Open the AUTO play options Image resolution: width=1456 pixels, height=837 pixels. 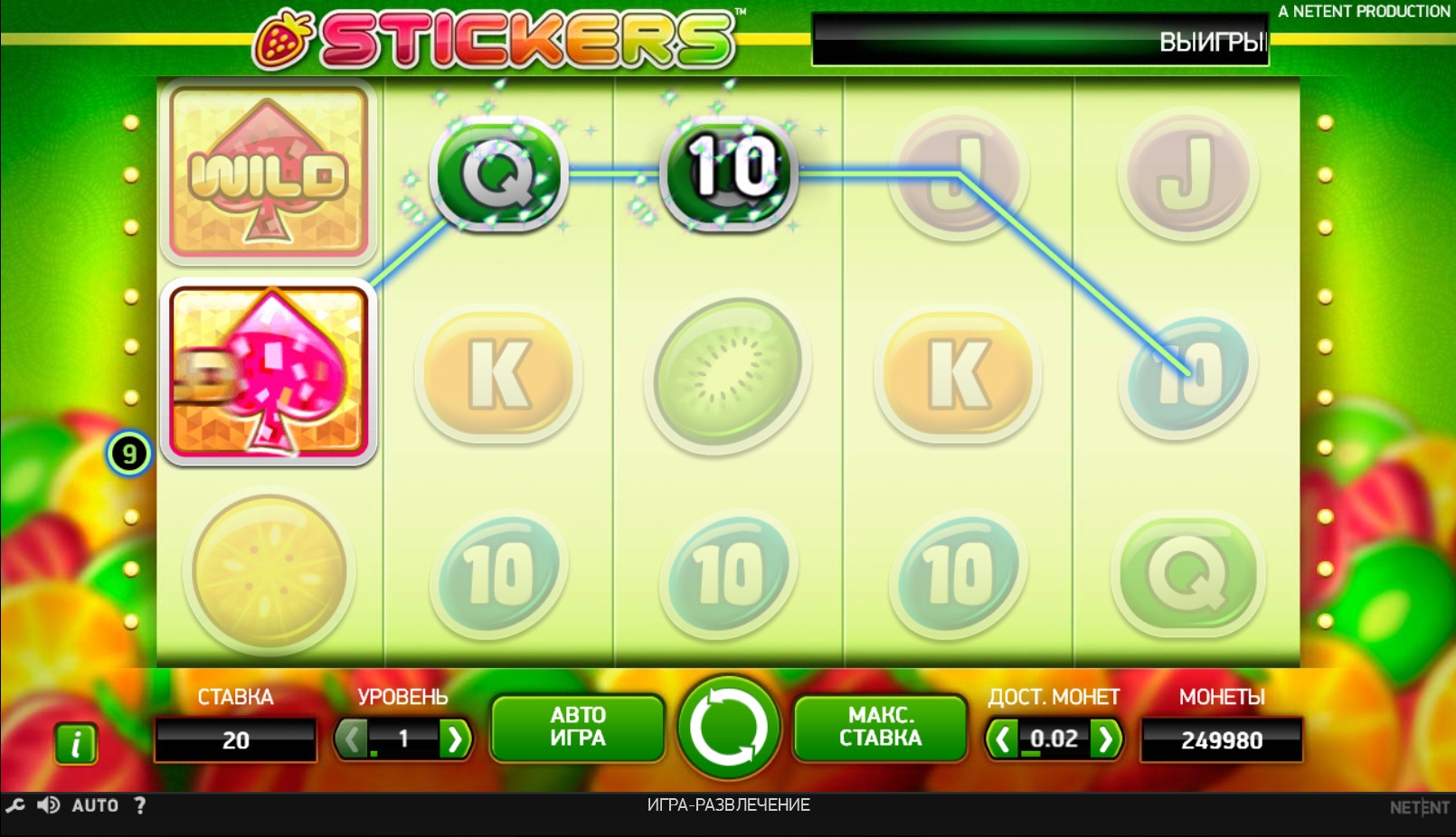95,805
